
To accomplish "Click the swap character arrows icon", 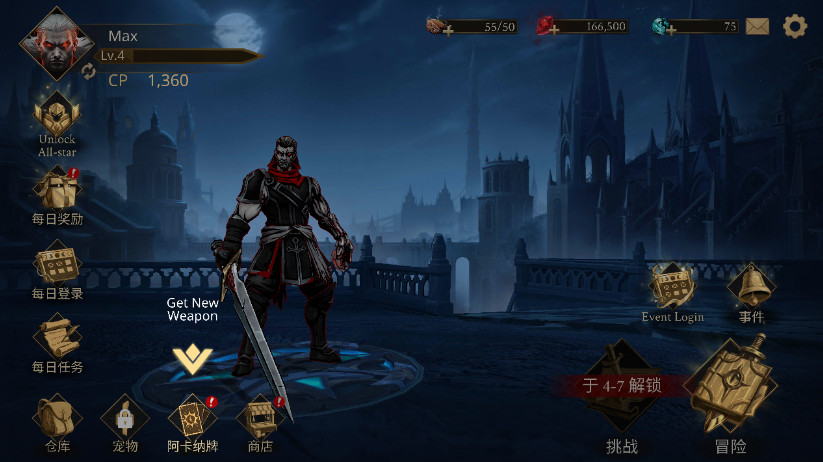I will (x=88, y=71).
